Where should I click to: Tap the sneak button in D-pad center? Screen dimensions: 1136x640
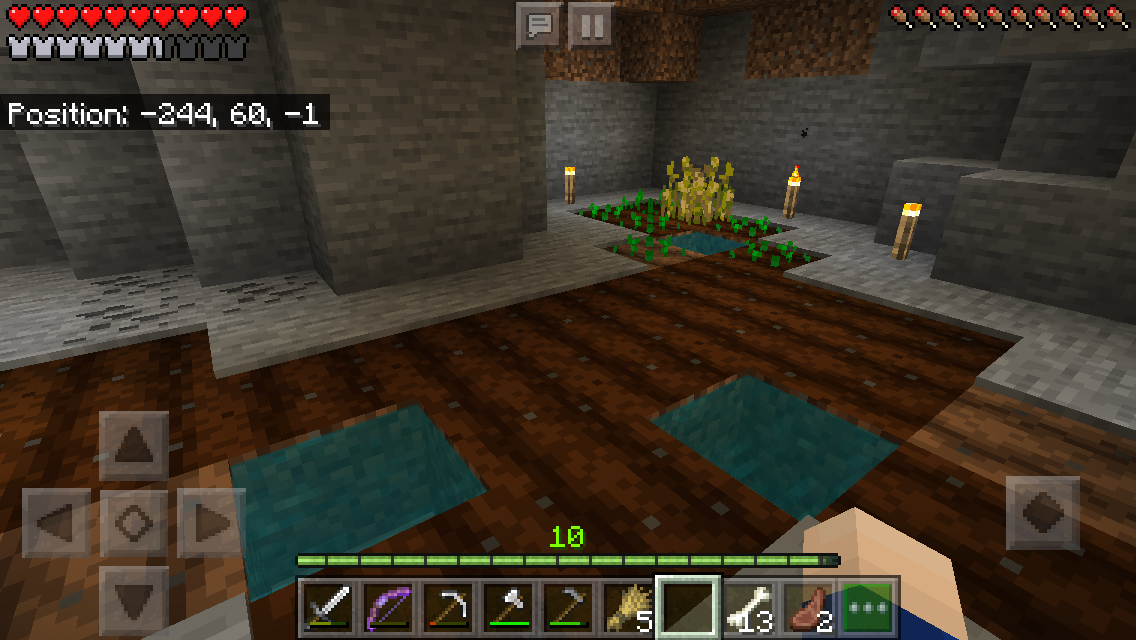[x=134, y=524]
